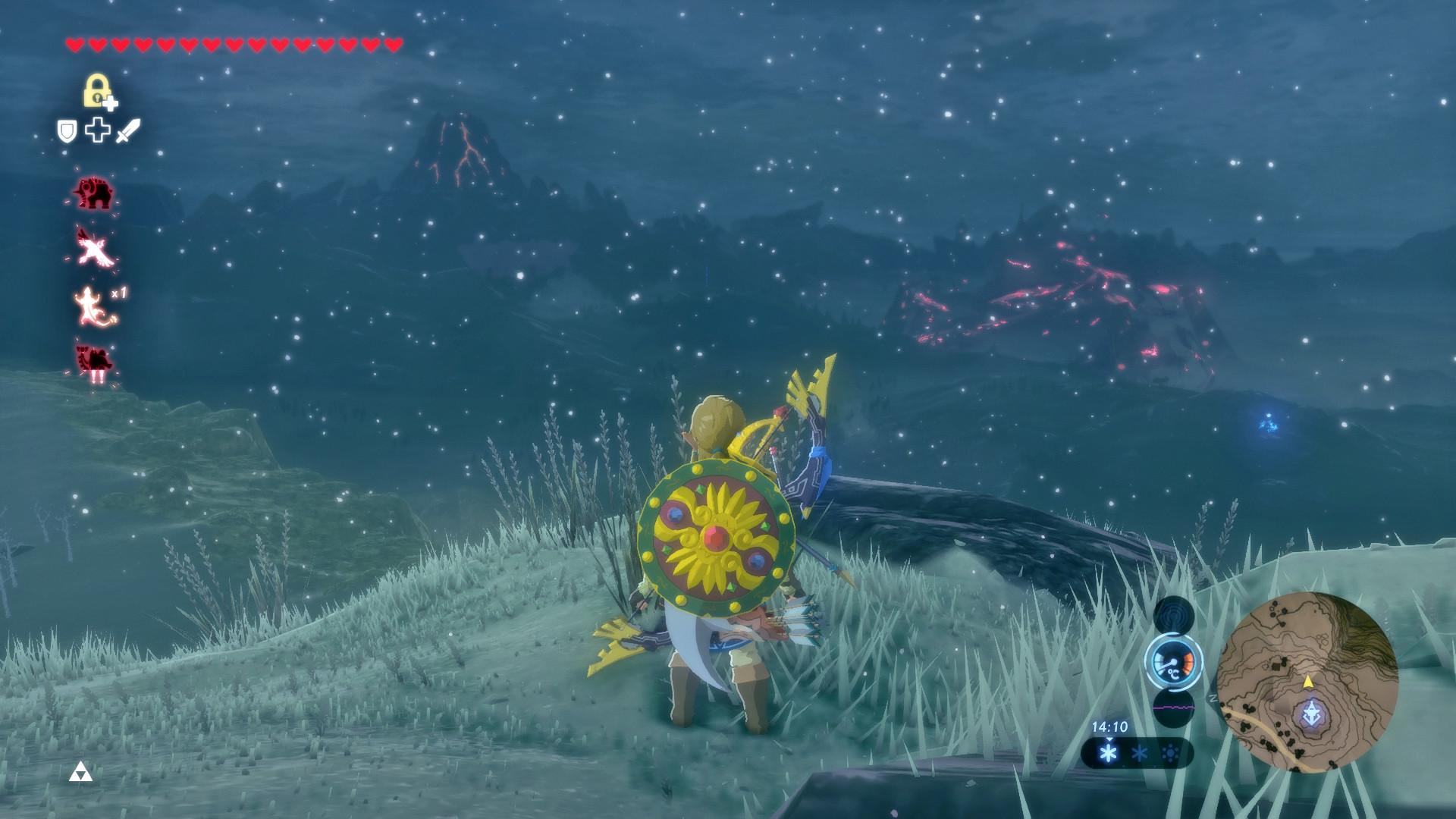
Task: Toggle the highlighted first snowflake weather indicator
Action: [1109, 754]
